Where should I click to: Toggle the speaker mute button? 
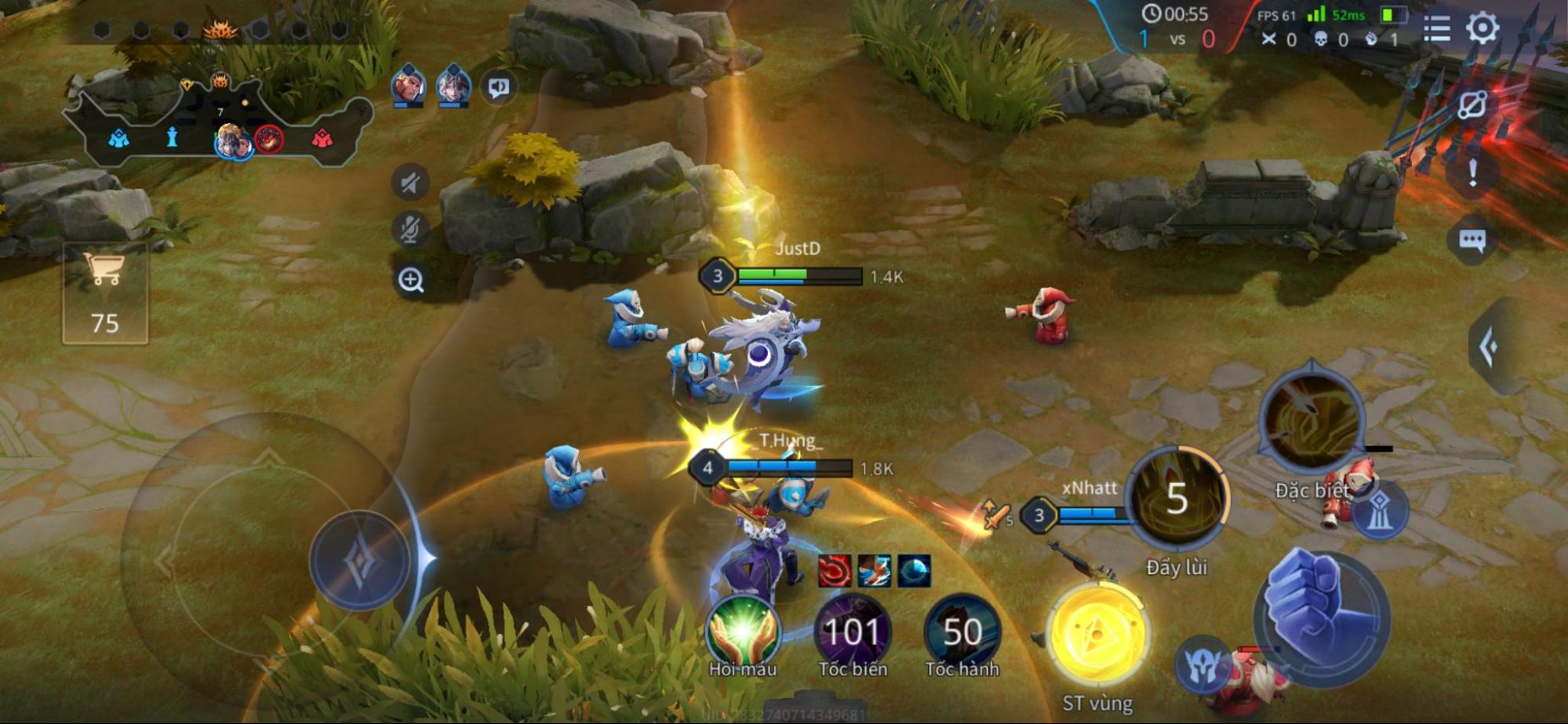[x=410, y=184]
